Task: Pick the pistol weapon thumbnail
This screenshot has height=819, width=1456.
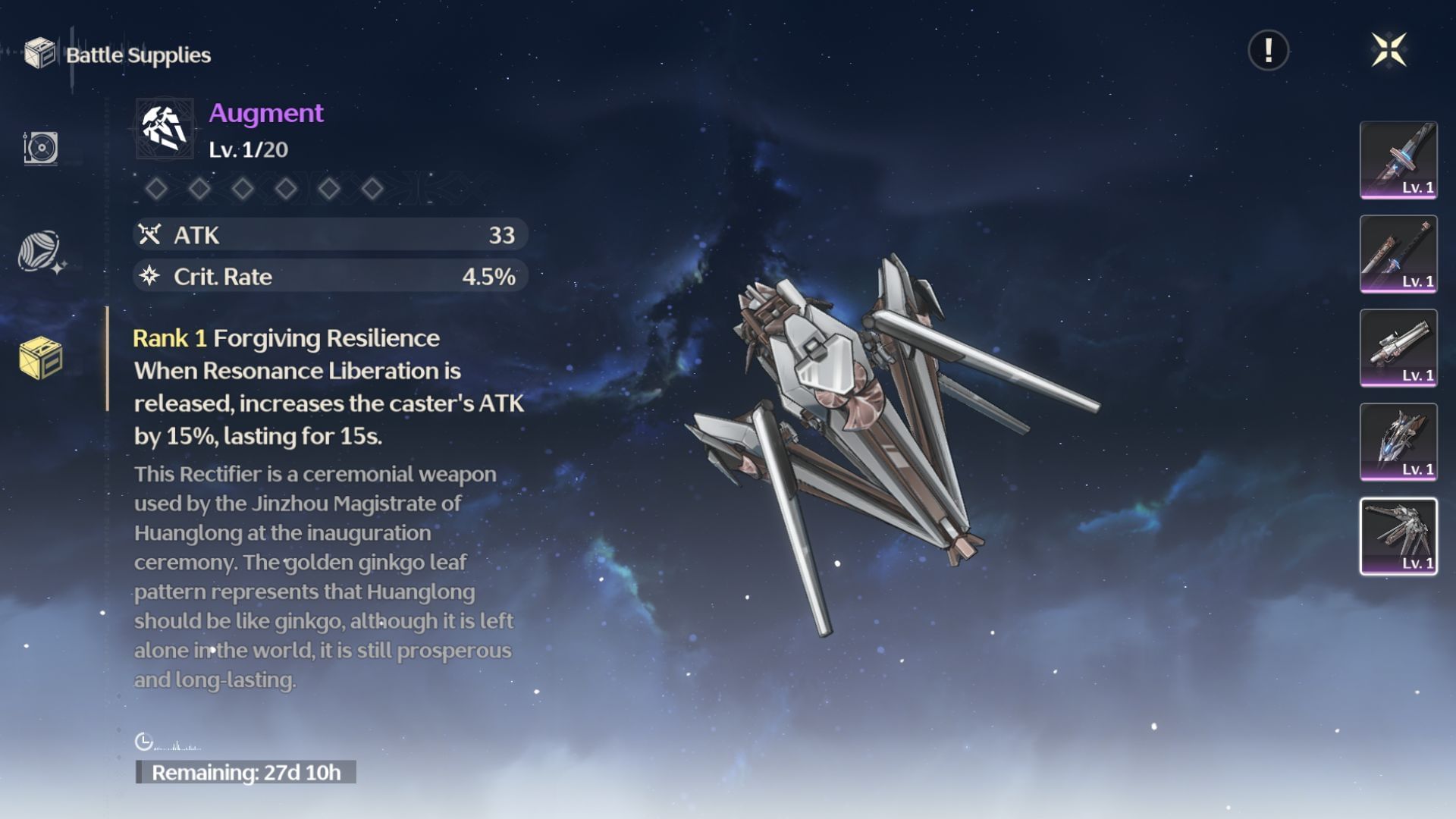Action: point(1398,348)
